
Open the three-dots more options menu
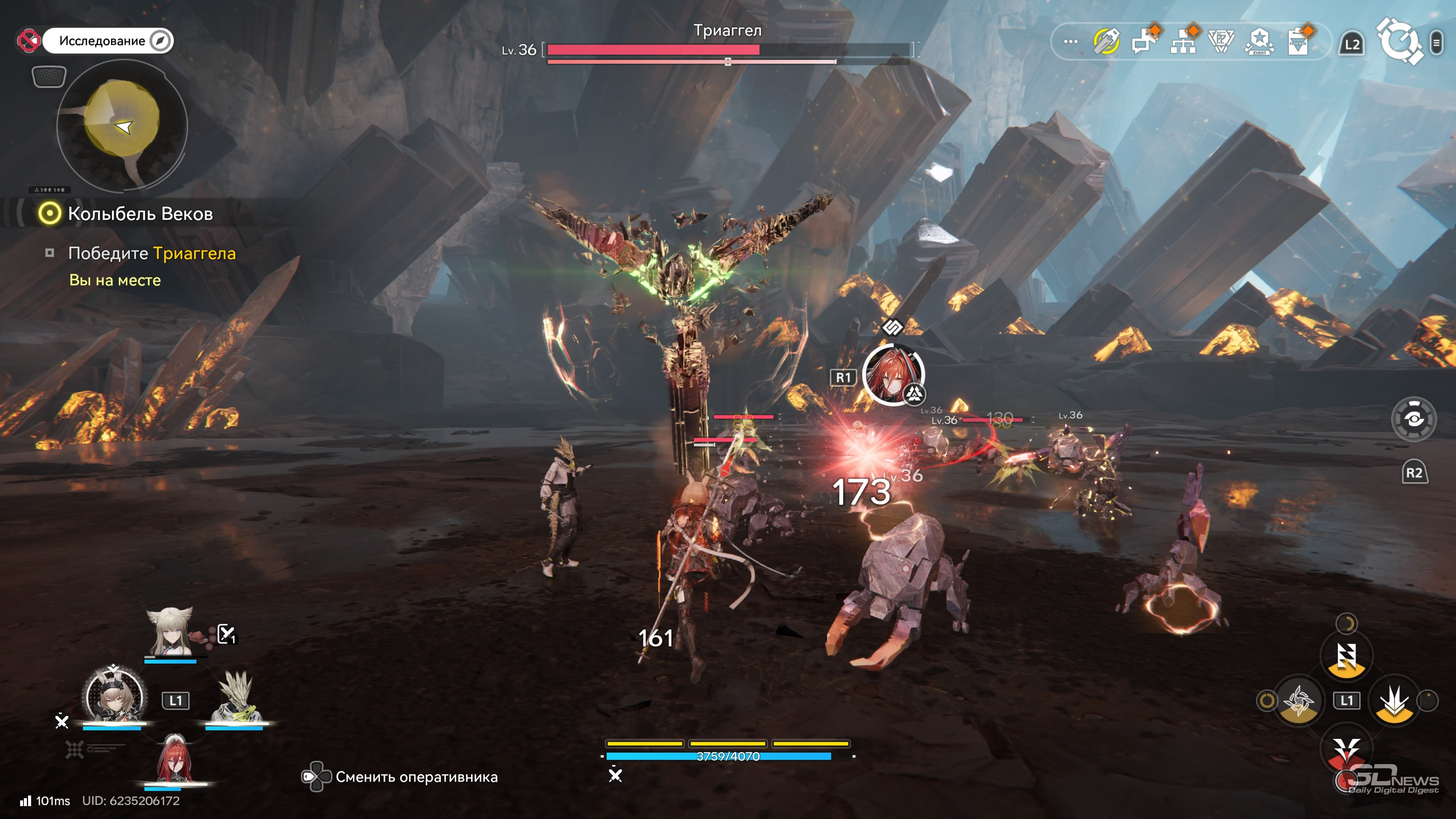point(1070,42)
